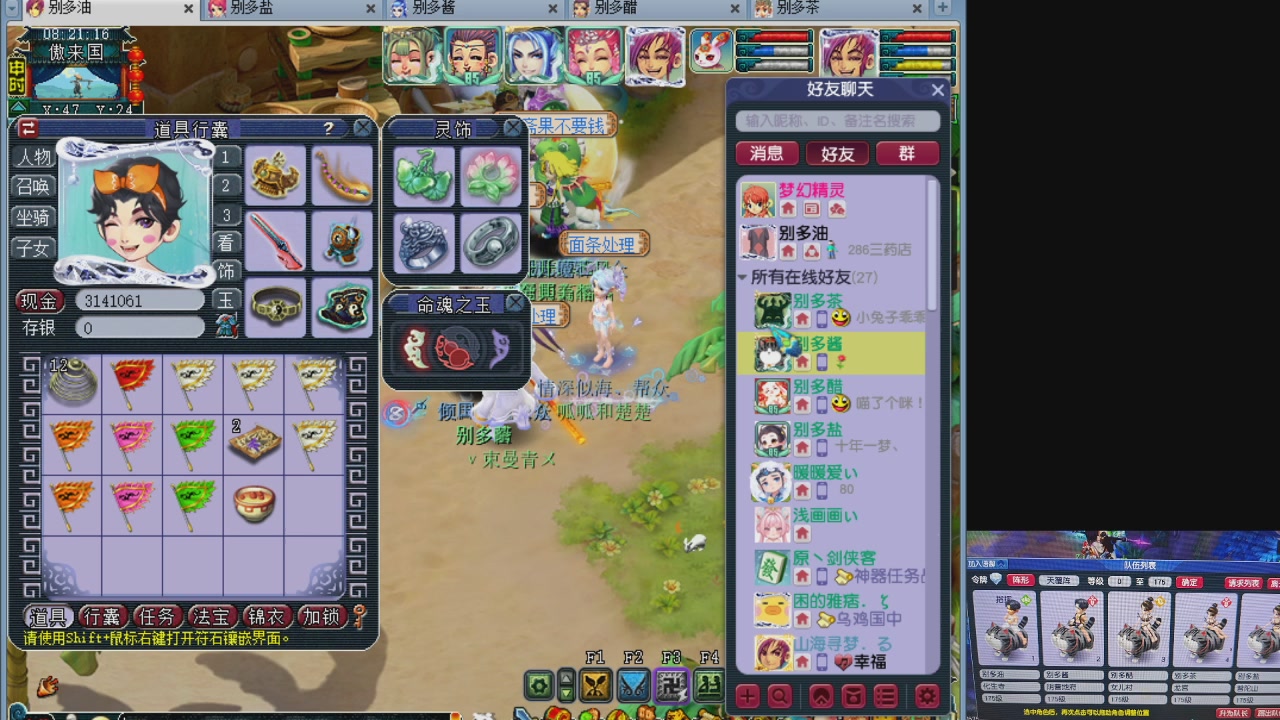Click the double-chevron collapse icon in friend panel
This screenshot has height=720, width=1280.
pyautogui.click(x=821, y=697)
